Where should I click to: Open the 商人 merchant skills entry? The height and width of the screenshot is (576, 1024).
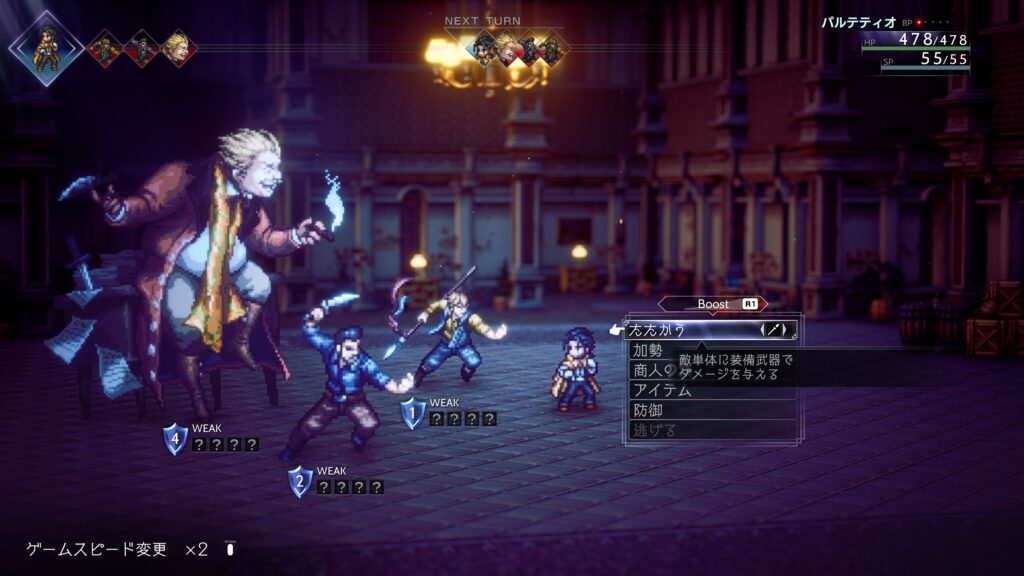click(x=650, y=370)
